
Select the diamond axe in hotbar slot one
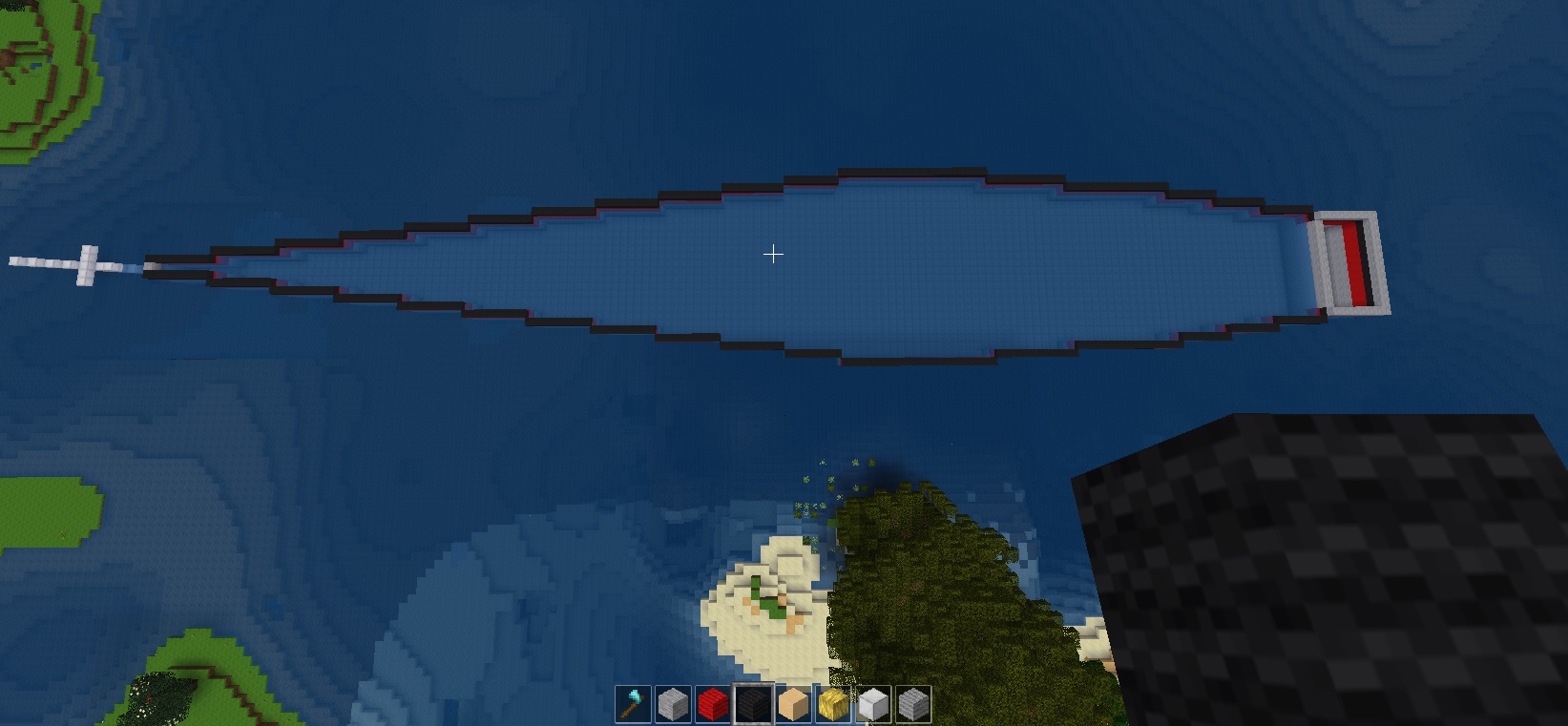point(631,703)
